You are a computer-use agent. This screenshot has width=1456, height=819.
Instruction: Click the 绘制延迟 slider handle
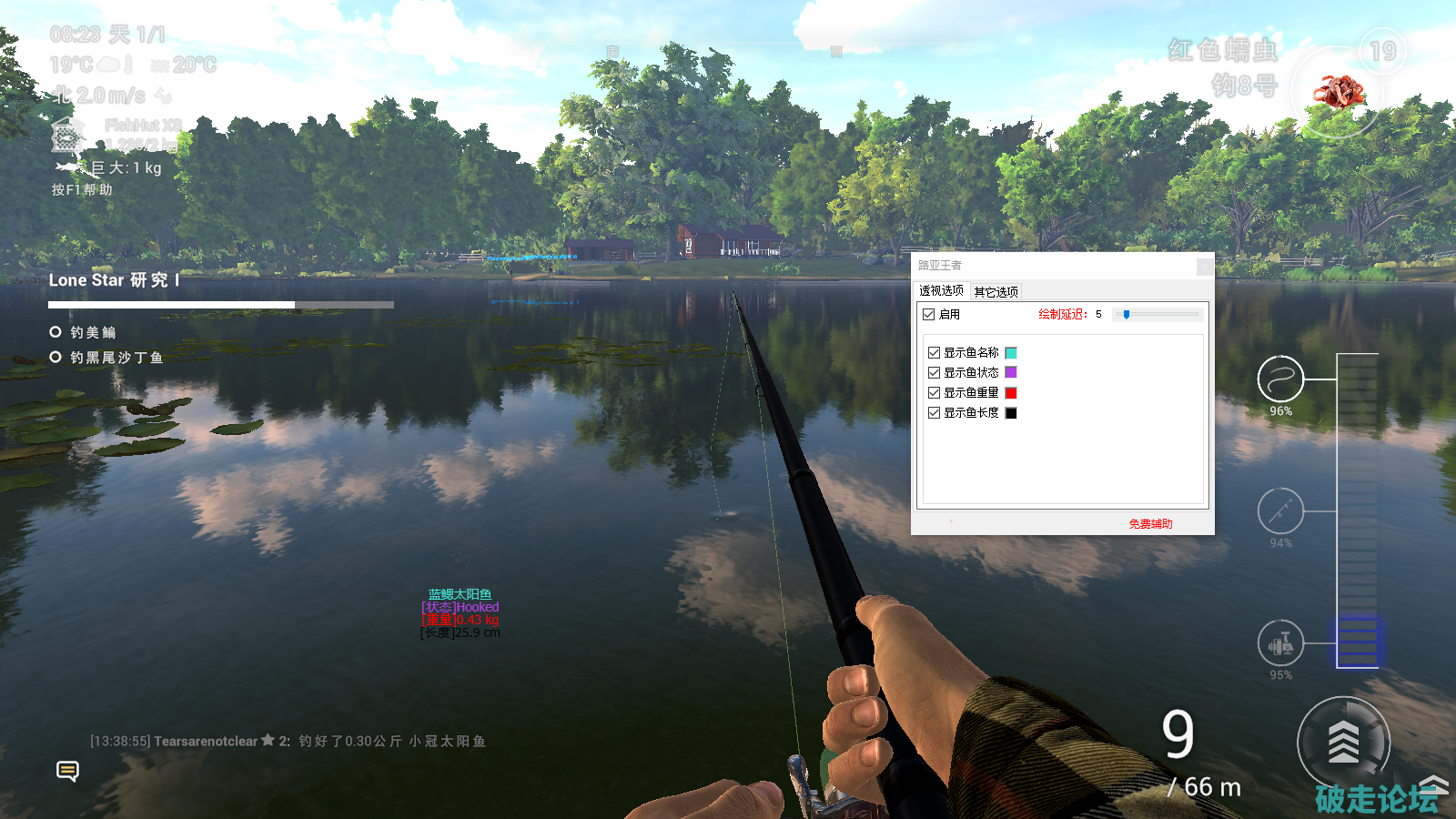click(x=1127, y=315)
